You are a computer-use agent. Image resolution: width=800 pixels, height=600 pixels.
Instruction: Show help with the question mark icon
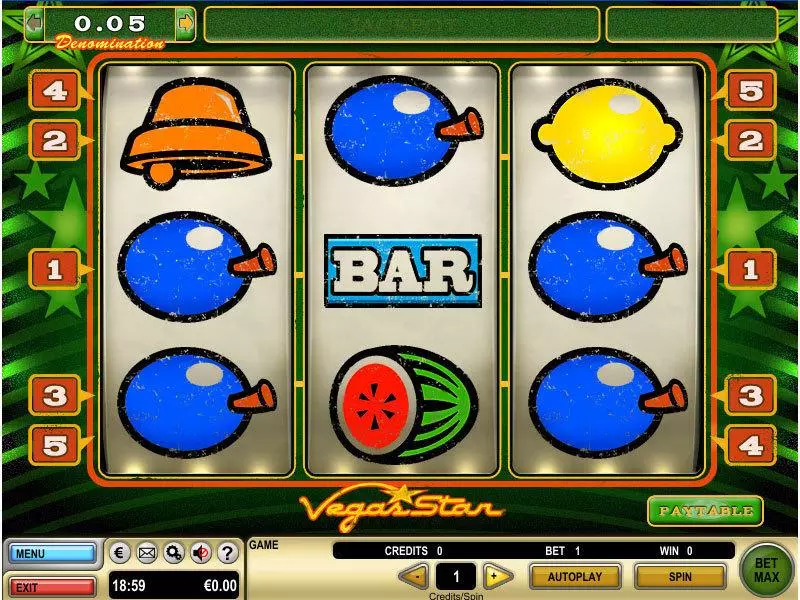coord(227,553)
